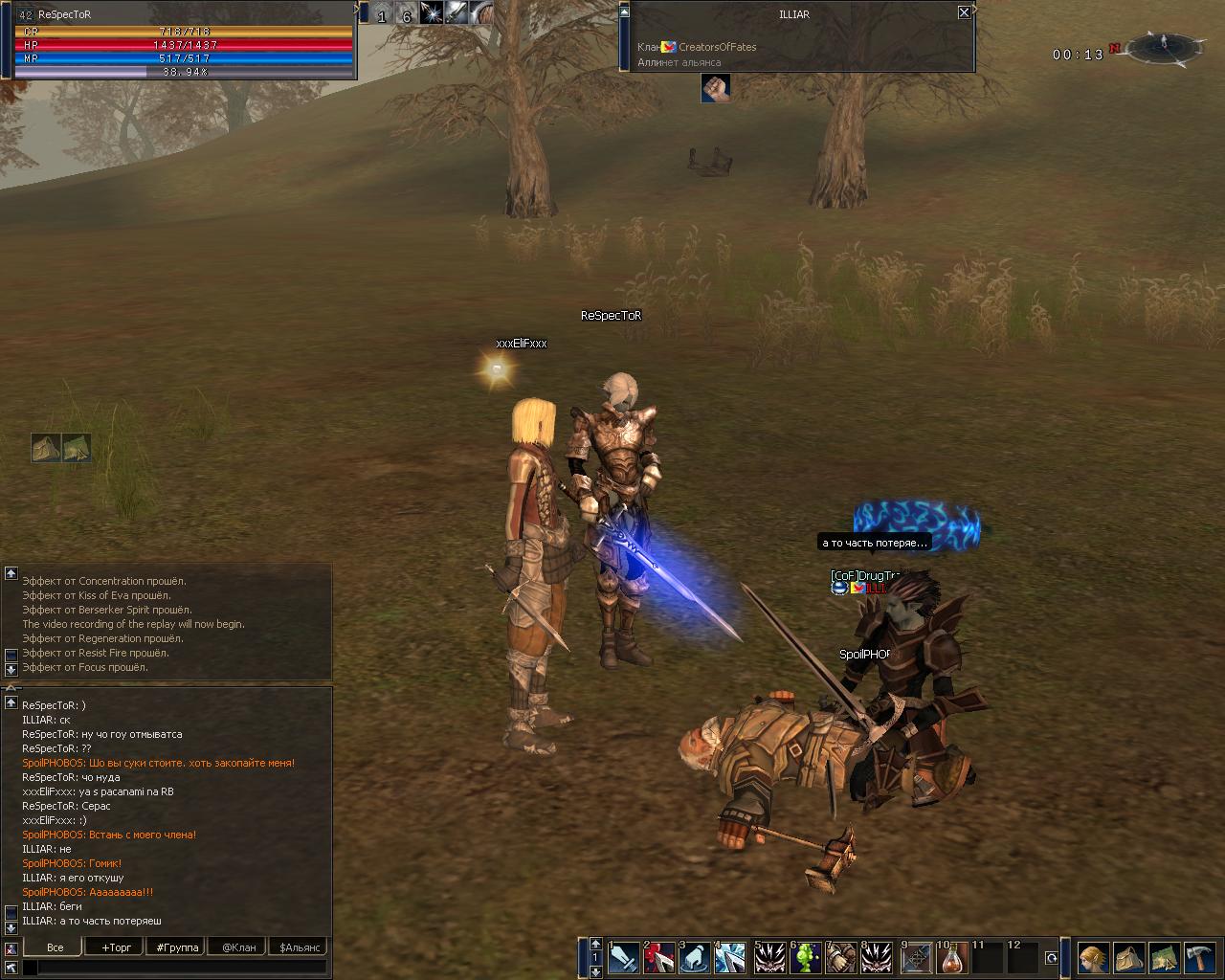Click the compass radar

(1164, 46)
